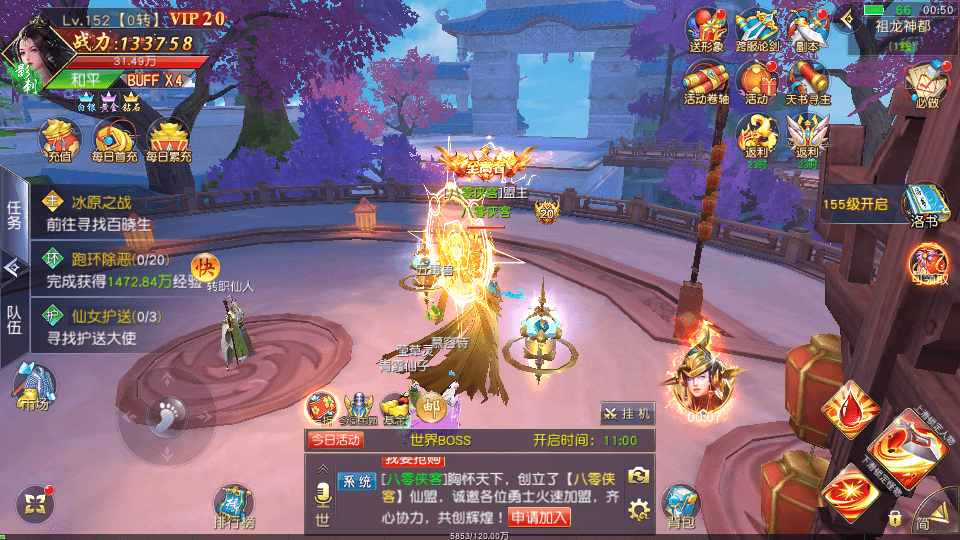
Task: Toggle 挂机 auto-battle button
Action: [628, 412]
